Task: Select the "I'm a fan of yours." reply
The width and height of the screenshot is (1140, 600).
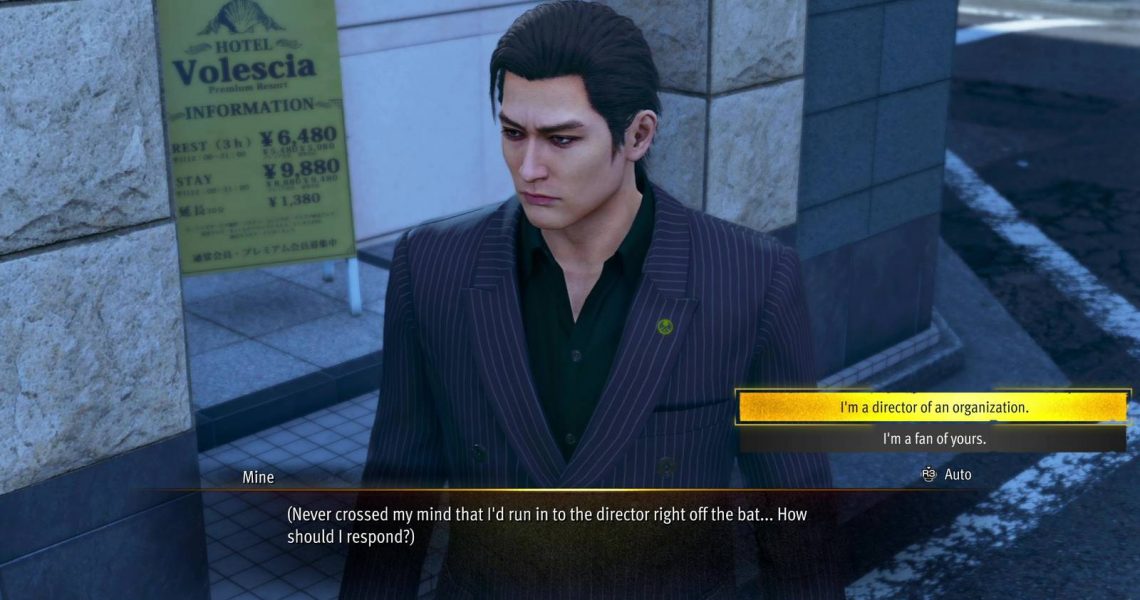Action: click(x=933, y=439)
